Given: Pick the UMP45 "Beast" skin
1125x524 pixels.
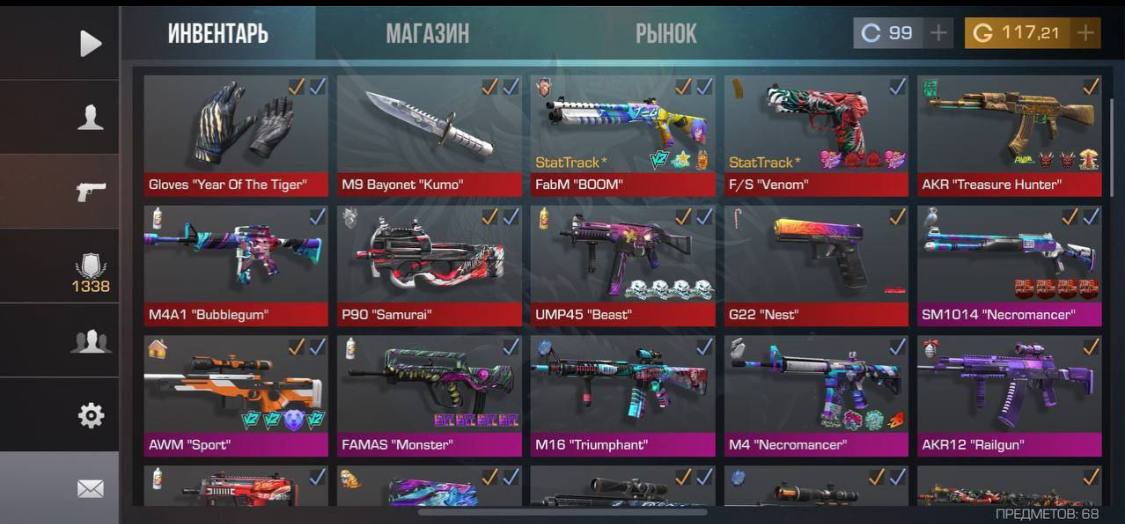Looking at the screenshot, I should tap(623, 264).
